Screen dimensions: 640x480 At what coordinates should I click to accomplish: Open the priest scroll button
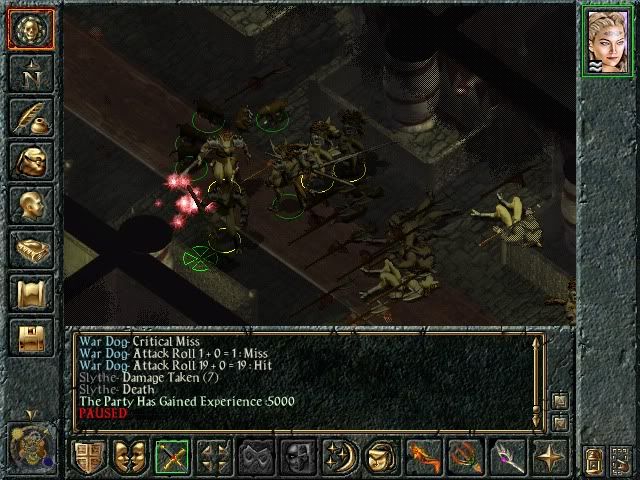(29, 292)
